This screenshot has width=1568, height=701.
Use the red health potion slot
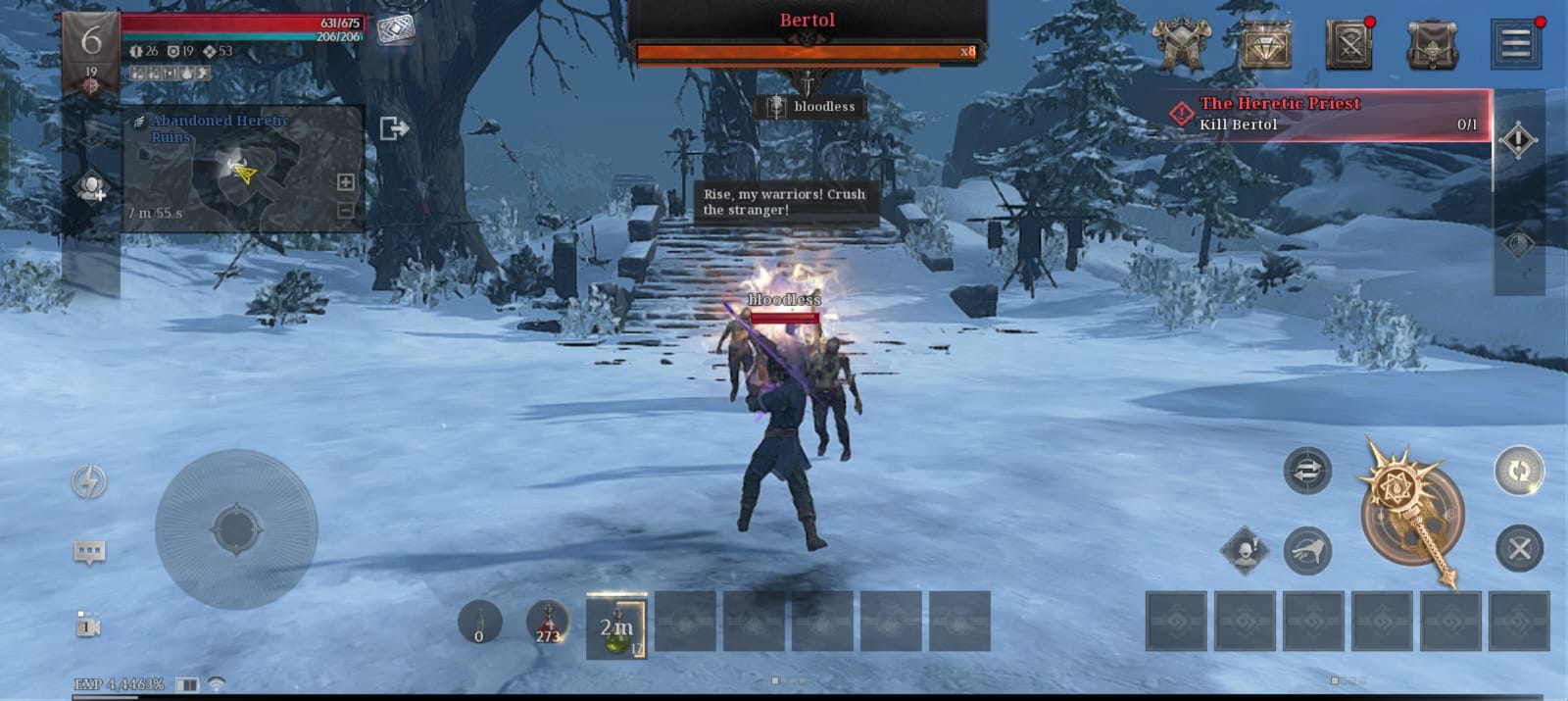tap(548, 622)
